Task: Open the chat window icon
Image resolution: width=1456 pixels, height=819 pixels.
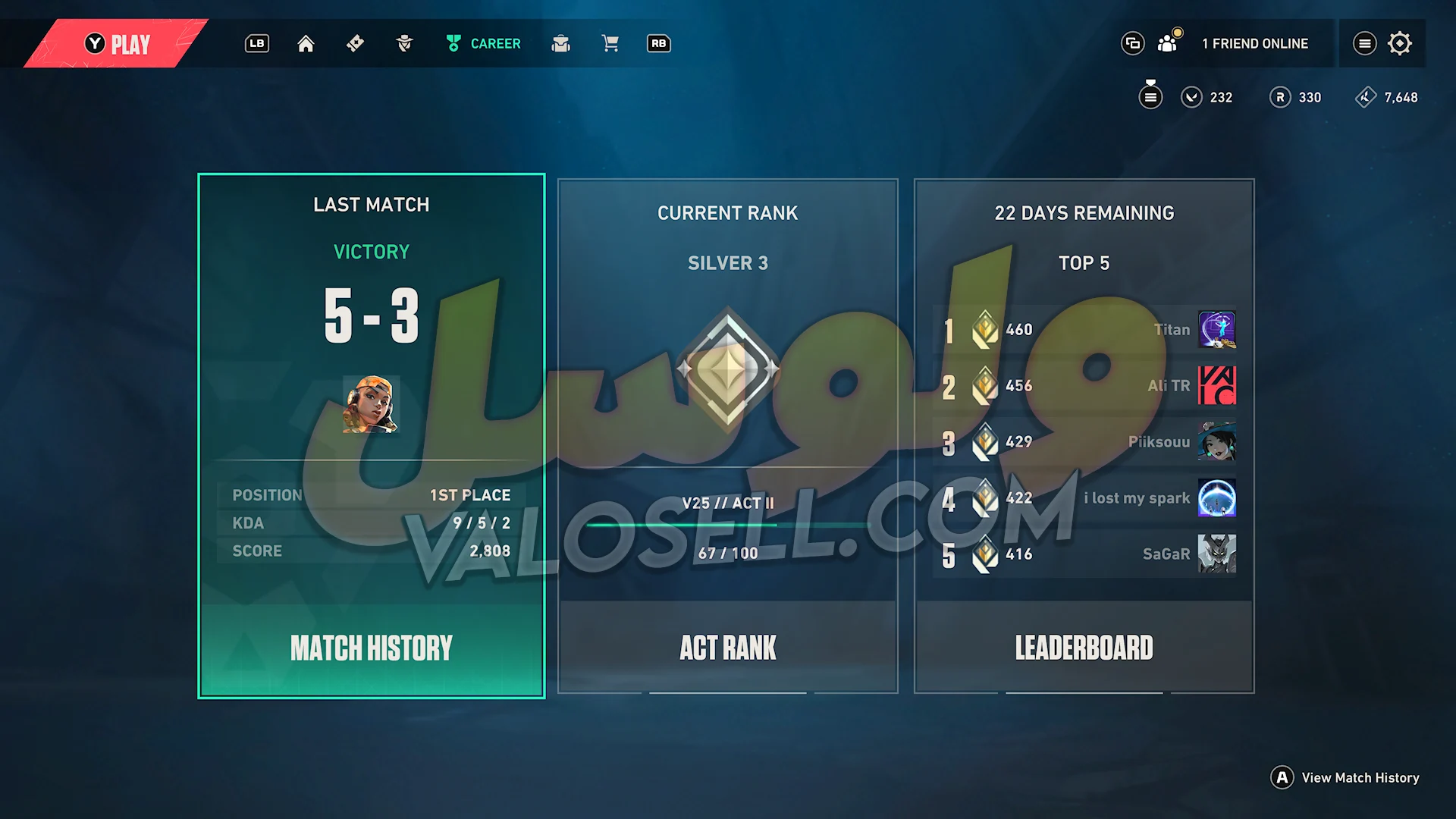Action: pyautogui.click(x=1132, y=44)
